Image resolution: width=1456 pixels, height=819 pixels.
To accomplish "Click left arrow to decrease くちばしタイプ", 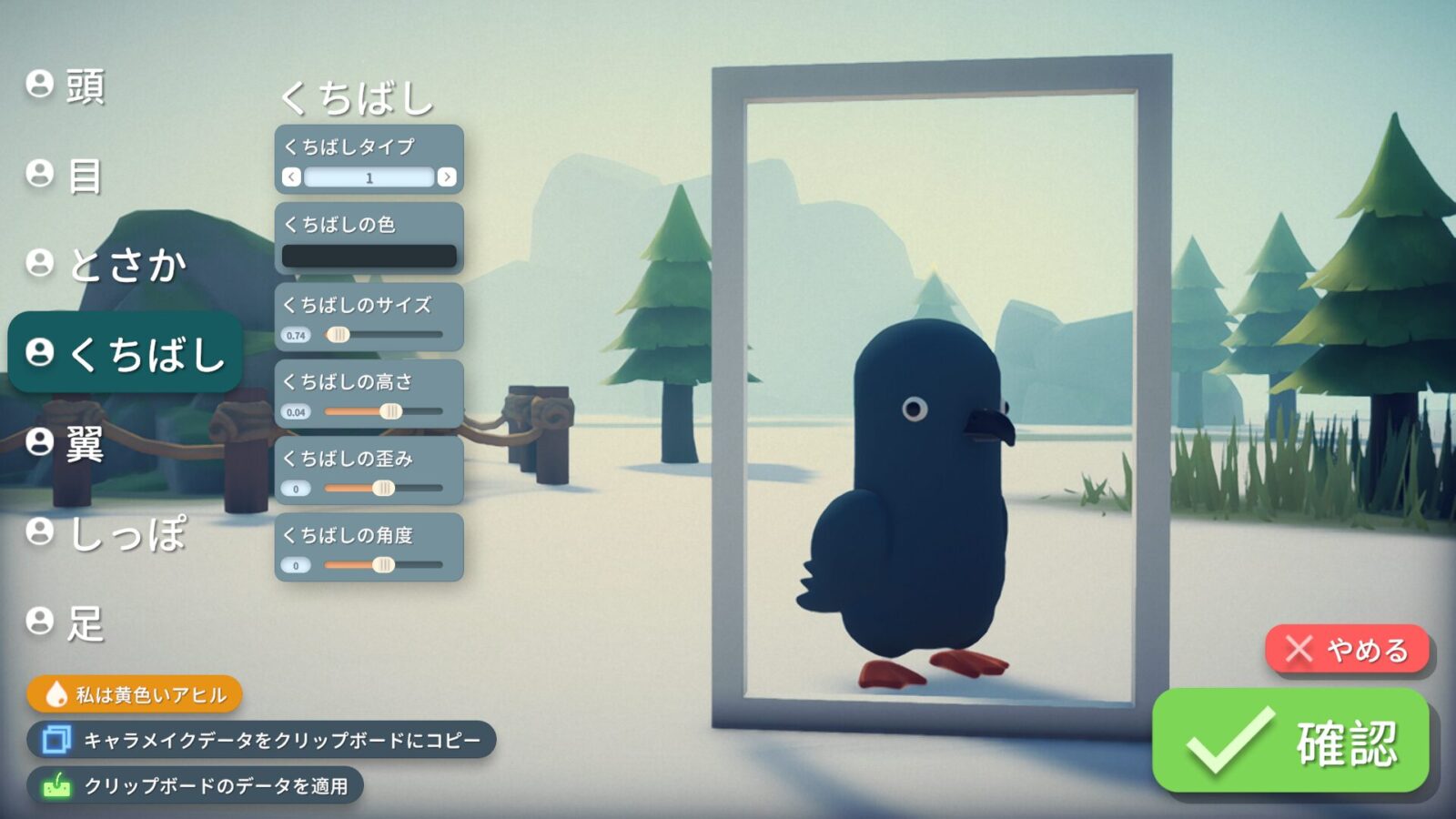I will [290, 178].
